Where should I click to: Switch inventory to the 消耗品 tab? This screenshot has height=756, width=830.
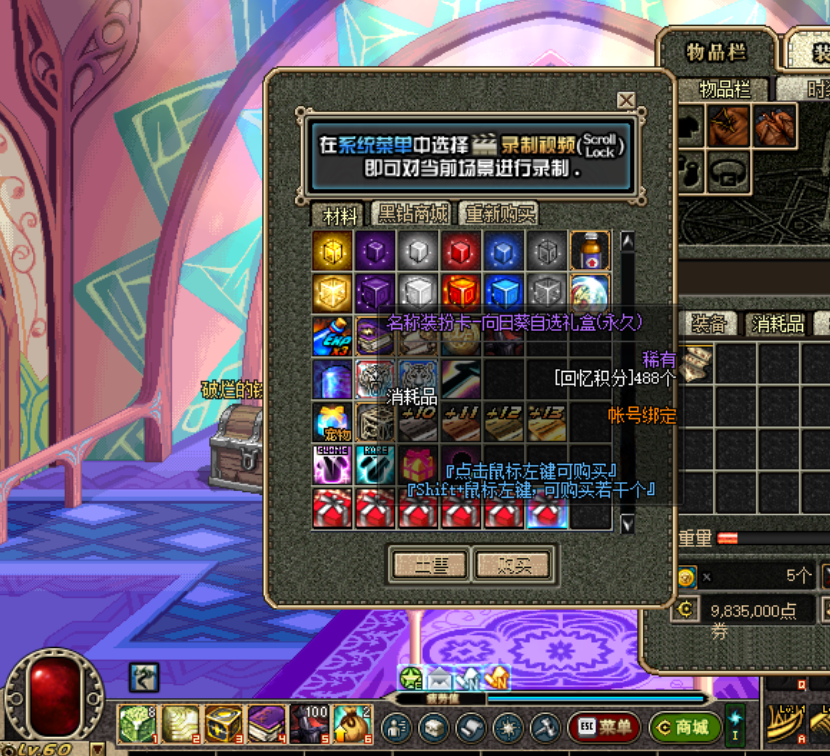pos(777,323)
